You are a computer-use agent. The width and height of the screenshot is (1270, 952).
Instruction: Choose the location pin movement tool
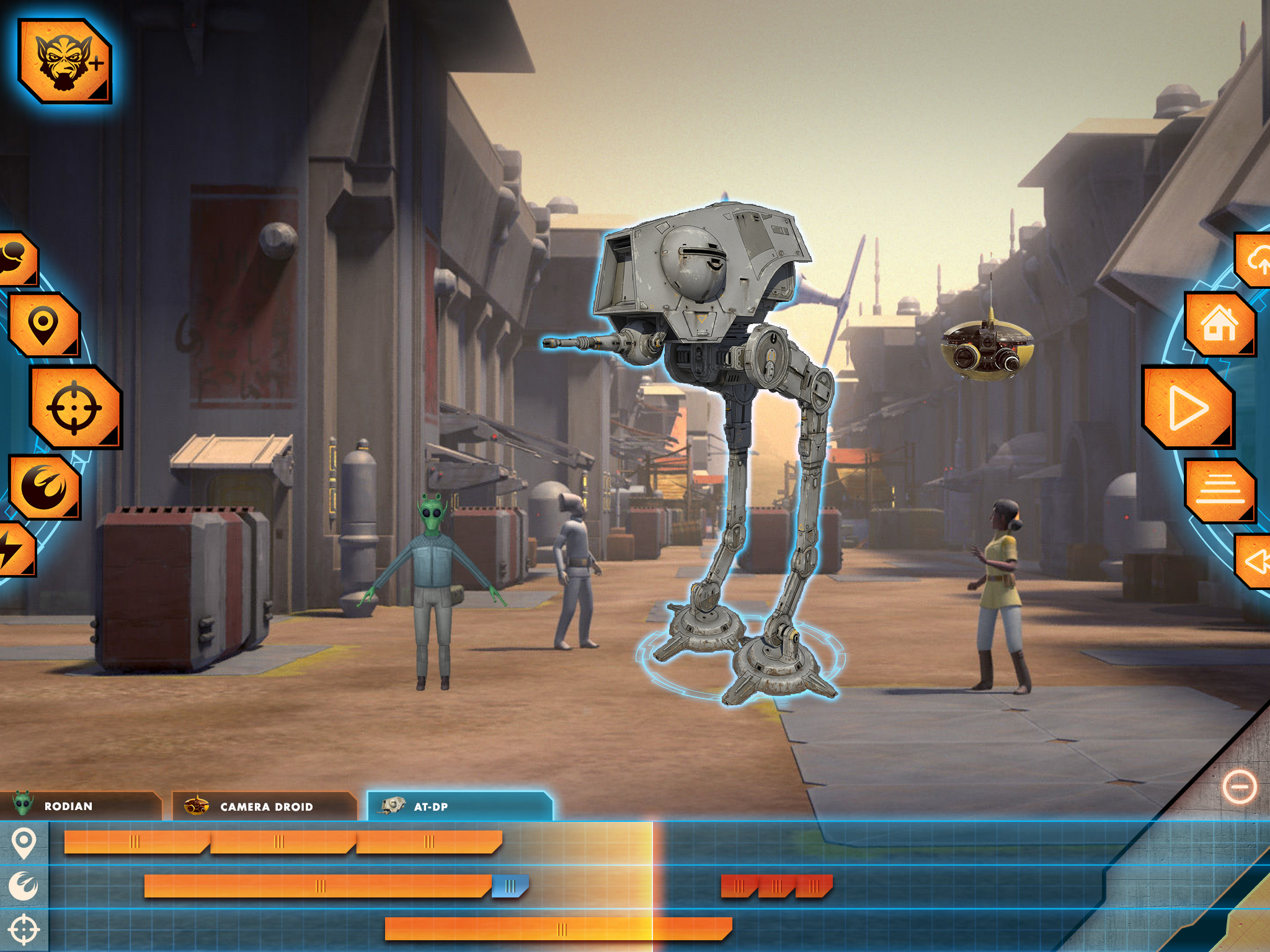coord(43,324)
